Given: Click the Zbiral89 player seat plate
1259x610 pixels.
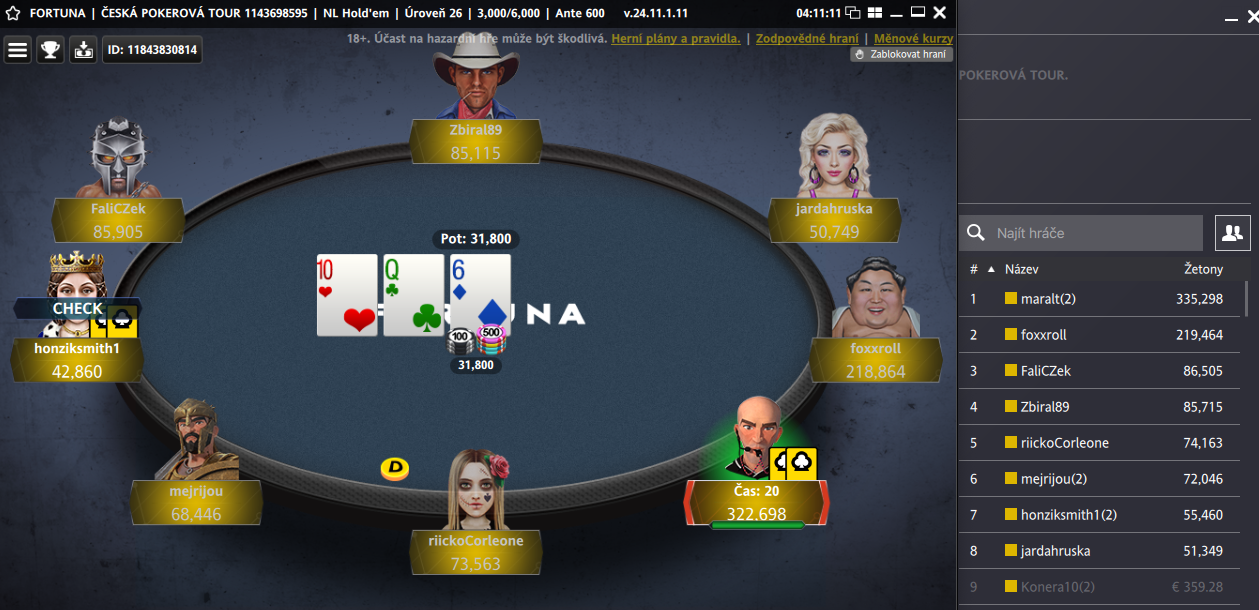Looking at the screenshot, I should click(476, 141).
